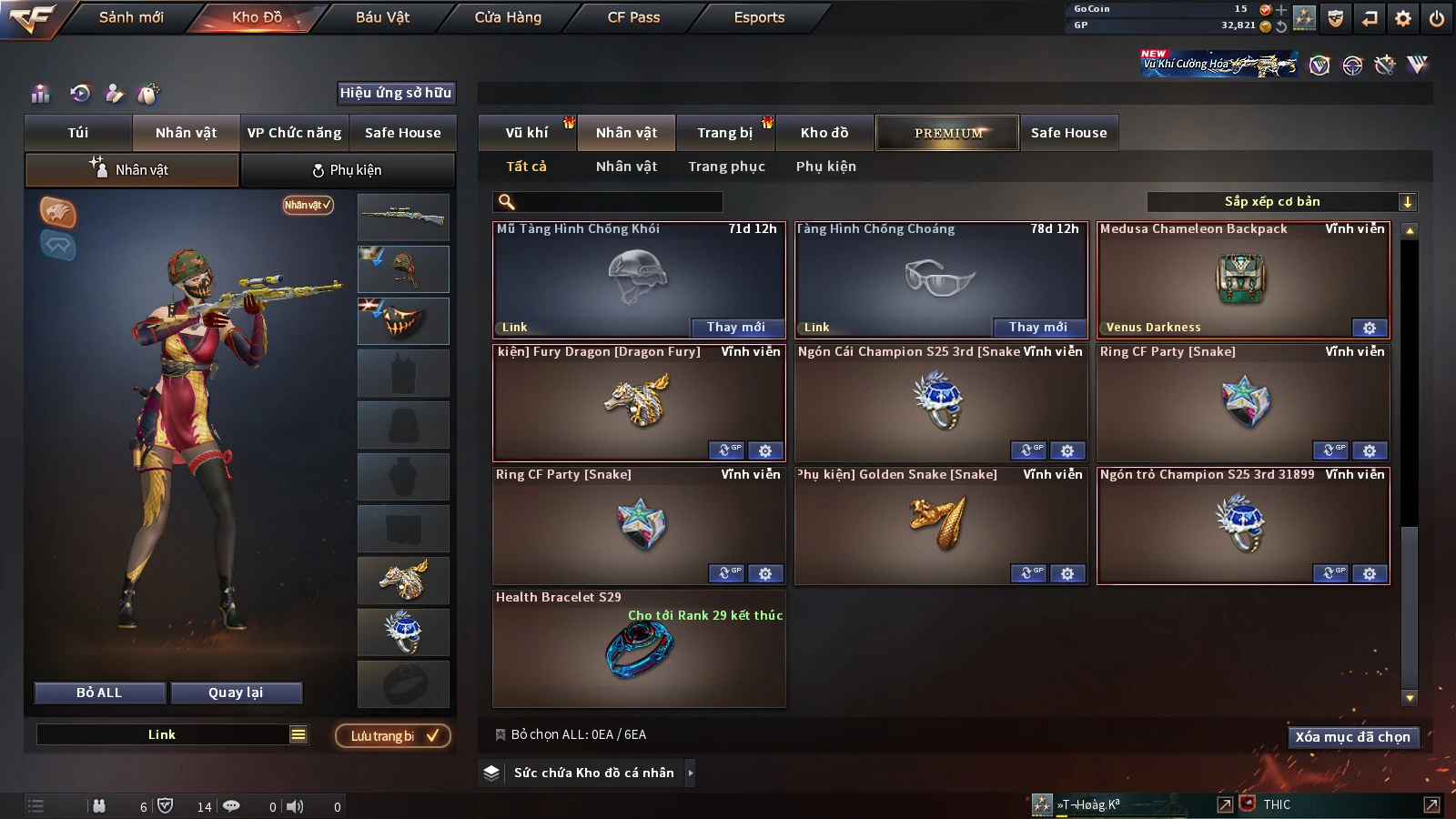Open the Sắp xếp cơ bản sort dropdown

coord(1281,202)
